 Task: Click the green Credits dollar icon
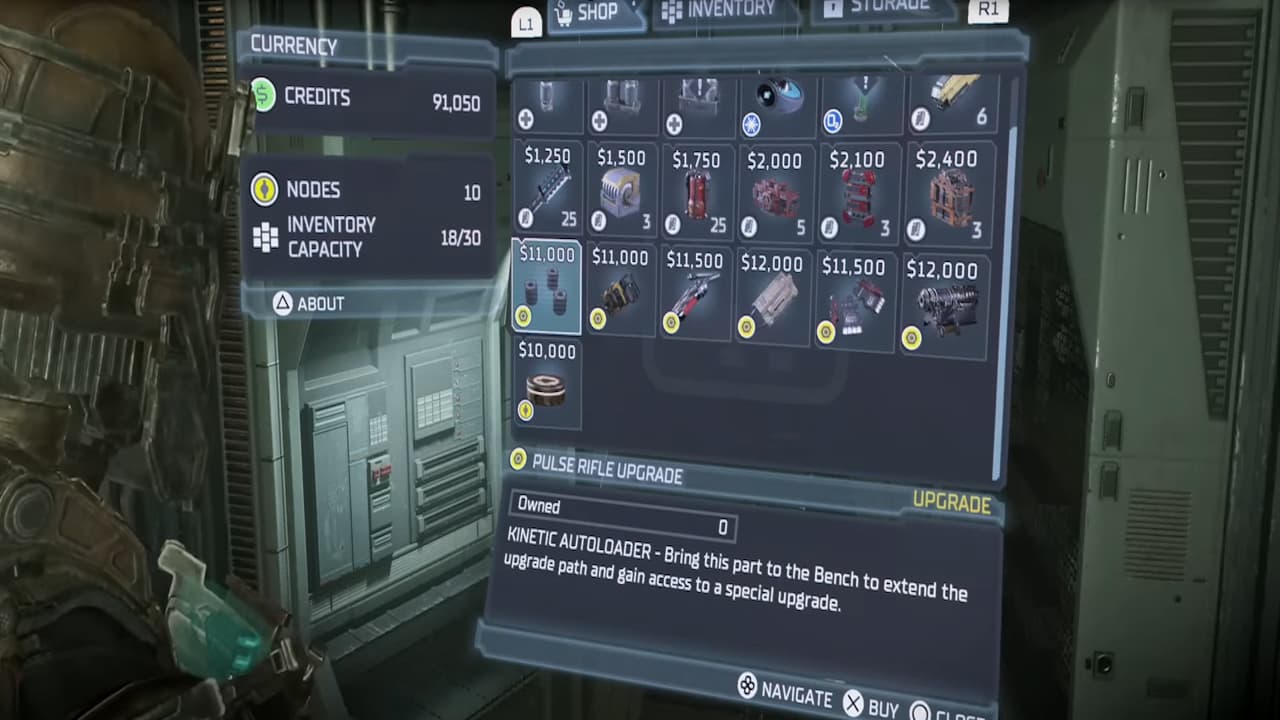click(x=263, y=96)
